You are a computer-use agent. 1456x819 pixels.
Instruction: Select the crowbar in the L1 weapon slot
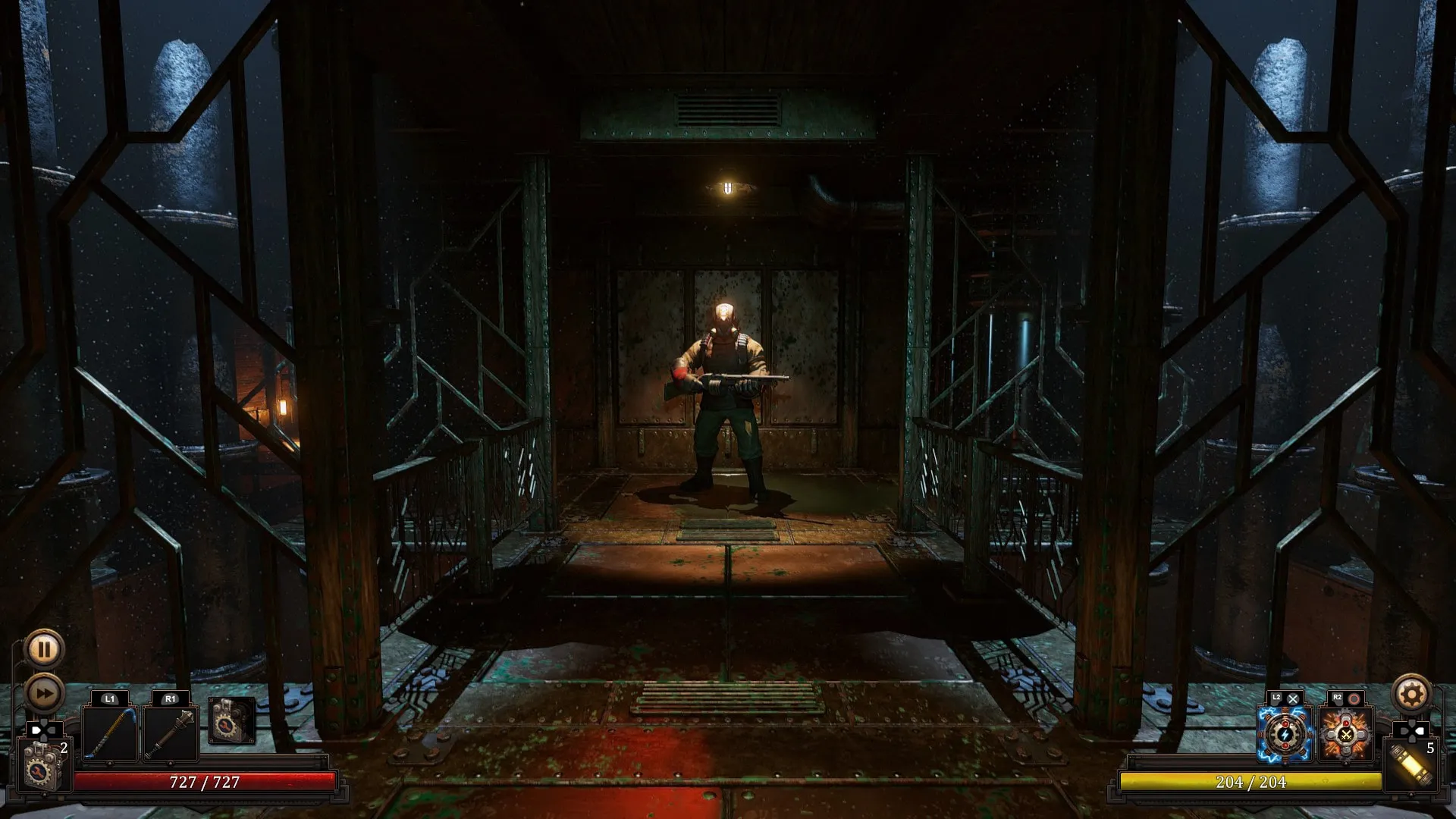(x=109, y=733)
